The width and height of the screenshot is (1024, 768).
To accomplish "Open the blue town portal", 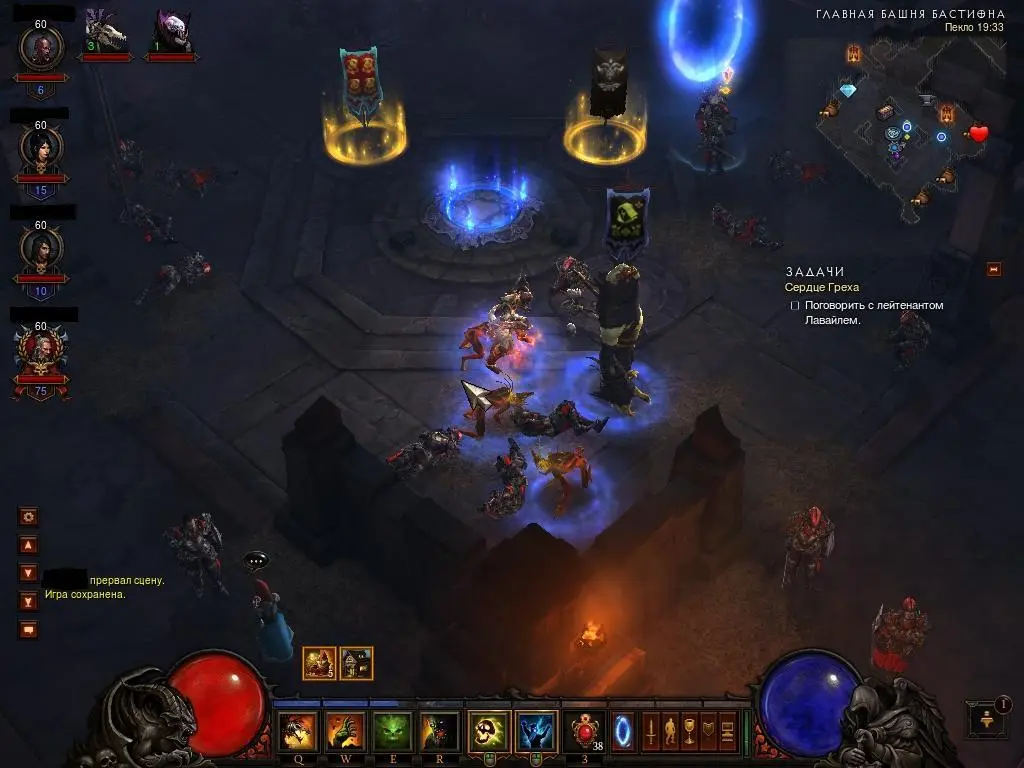I will point(623,731).
